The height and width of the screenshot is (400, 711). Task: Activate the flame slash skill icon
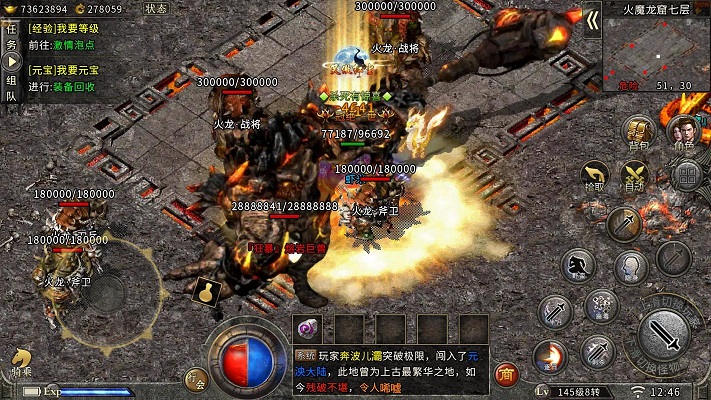pyautogui.click(x=549, y=354)
